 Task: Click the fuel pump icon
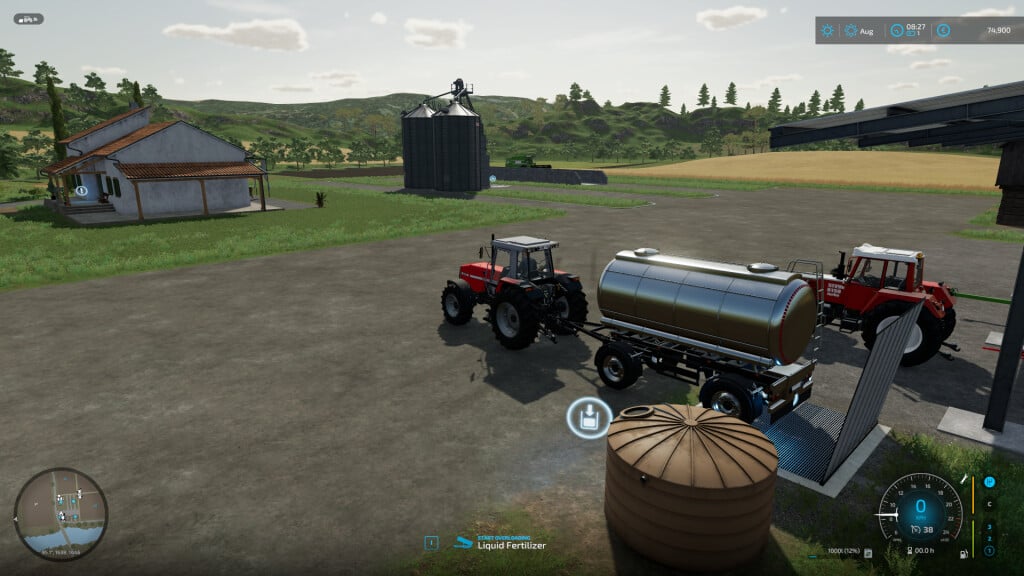click(x=963, y=554)
